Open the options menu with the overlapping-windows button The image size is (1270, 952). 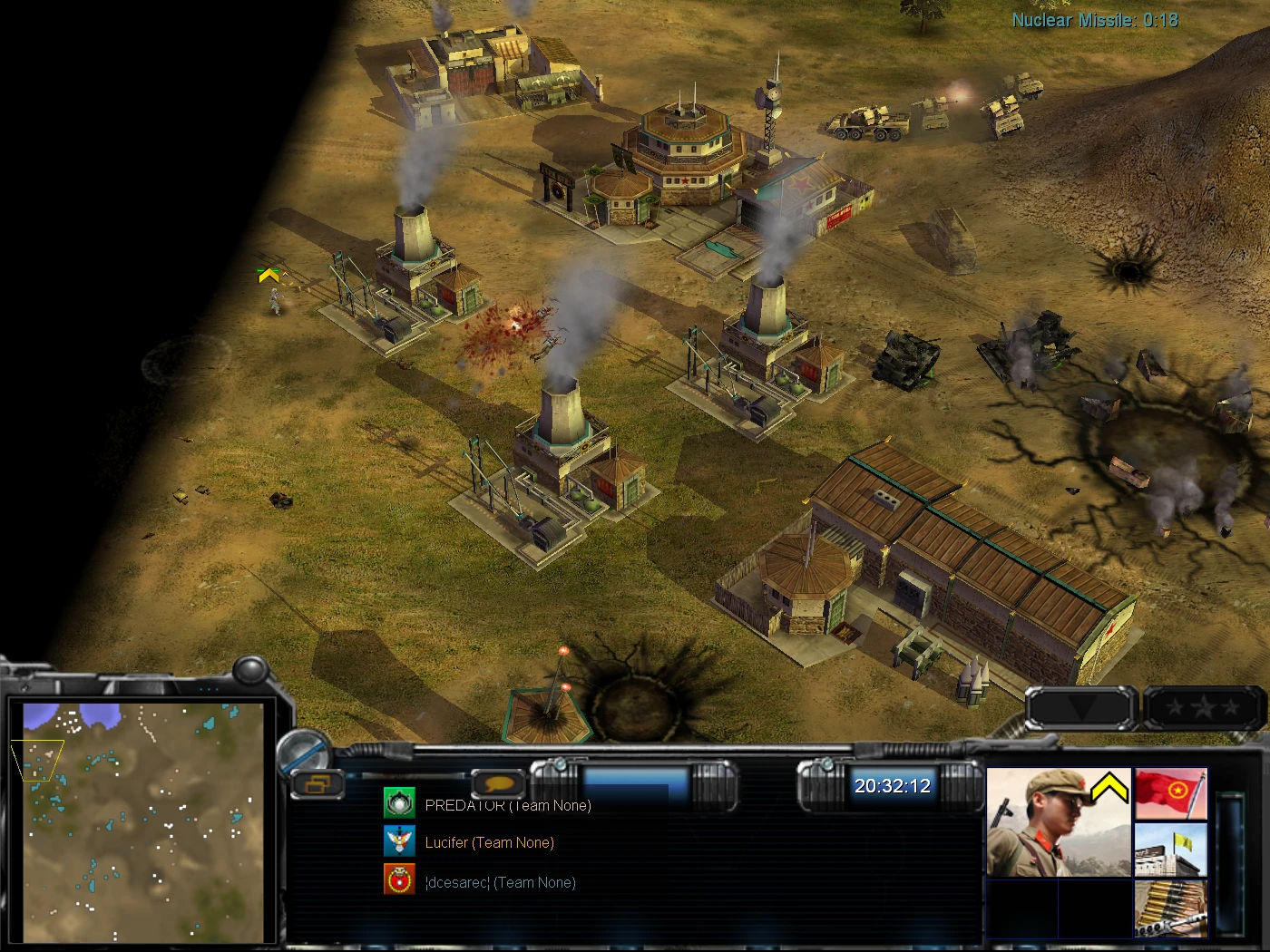(x=317, y=784)
